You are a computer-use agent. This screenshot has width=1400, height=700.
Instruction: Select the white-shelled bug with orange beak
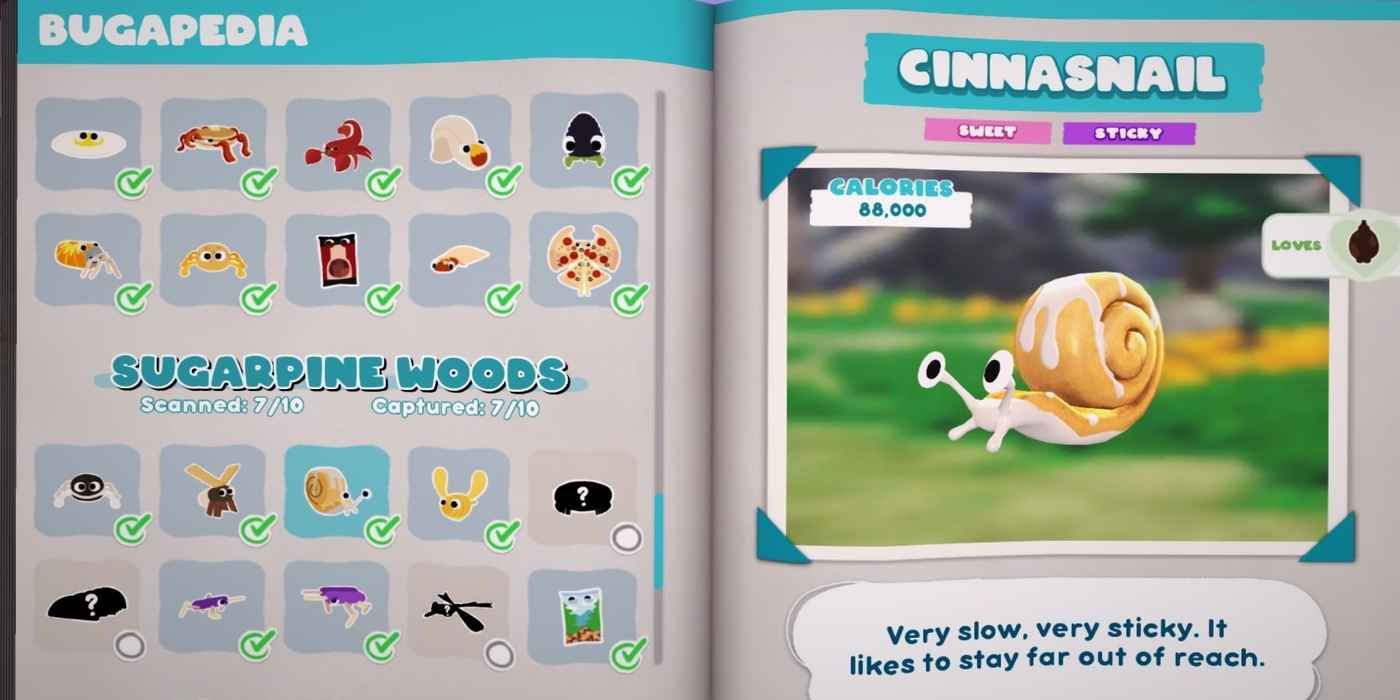click(x=460, y=144)
